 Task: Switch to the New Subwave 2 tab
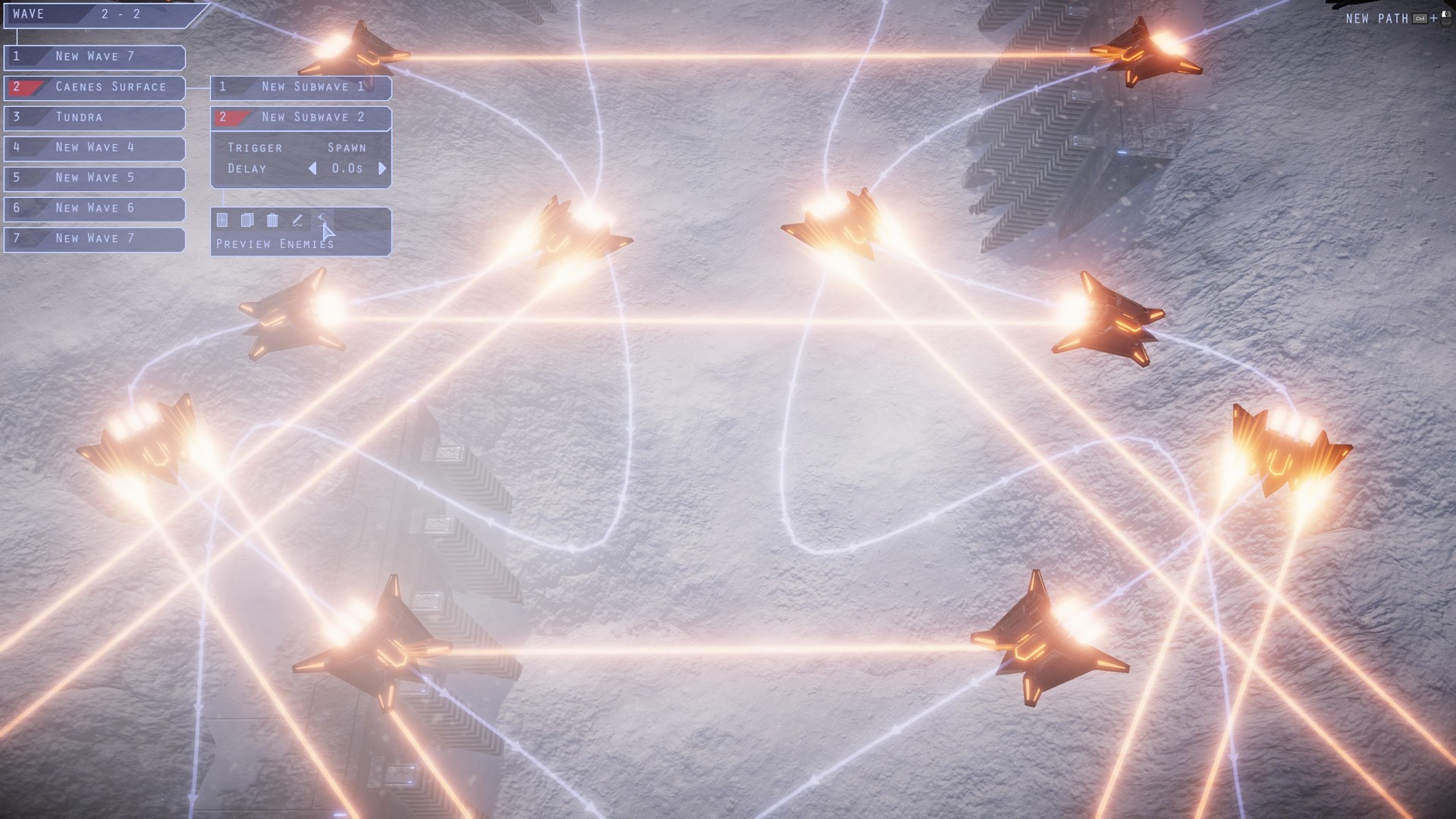(x=301, y=118)
